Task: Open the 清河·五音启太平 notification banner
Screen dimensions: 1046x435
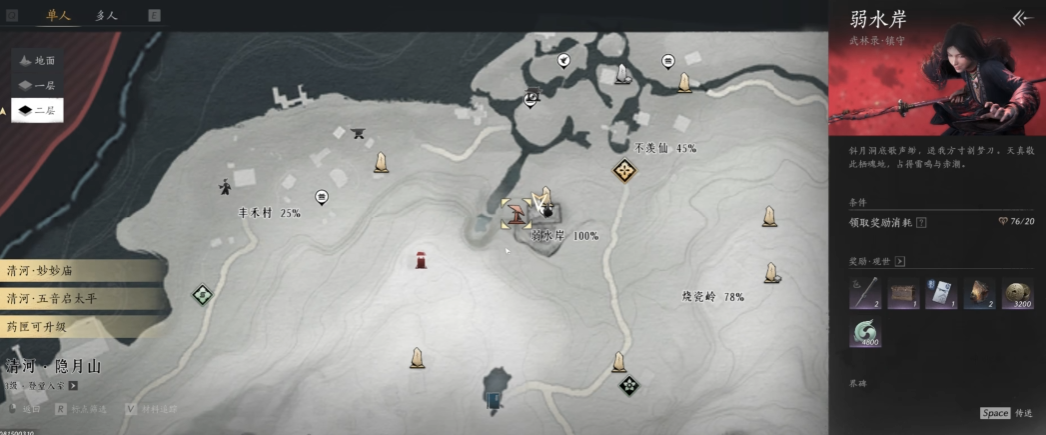Action: pyautogui.click(x=78, y=298)
